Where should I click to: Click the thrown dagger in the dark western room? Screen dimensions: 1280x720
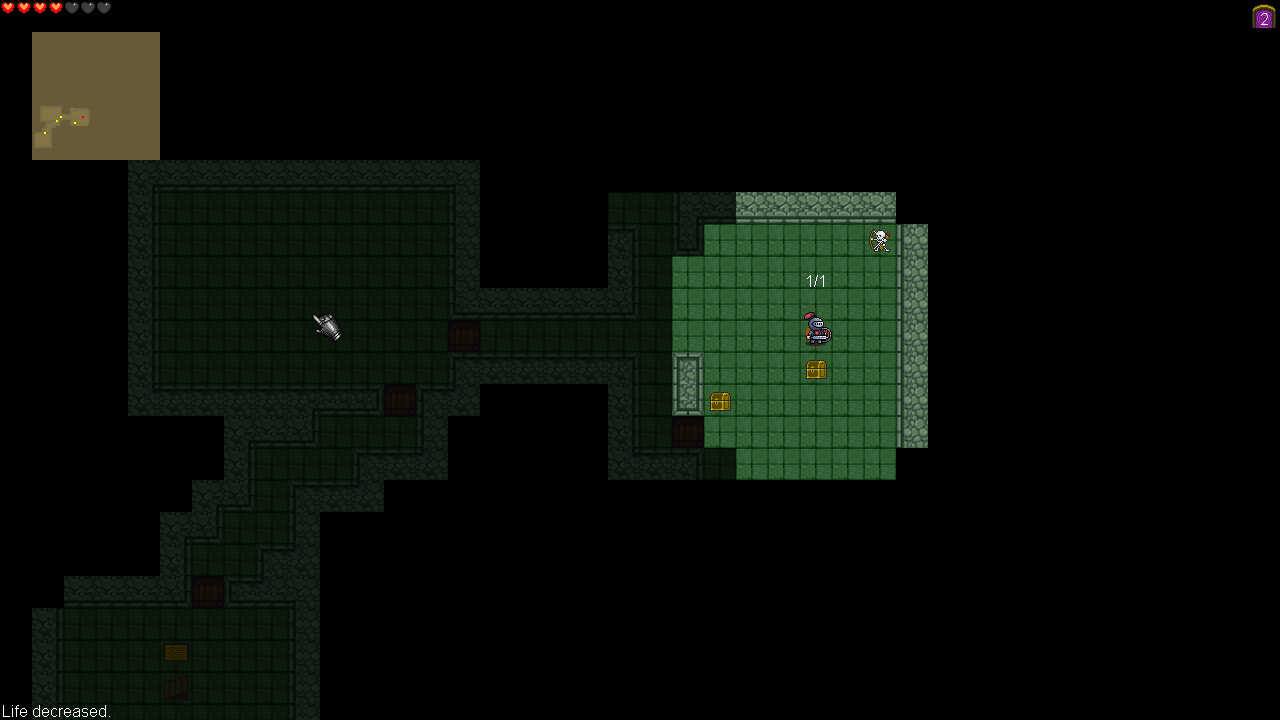tap(327, 328)
